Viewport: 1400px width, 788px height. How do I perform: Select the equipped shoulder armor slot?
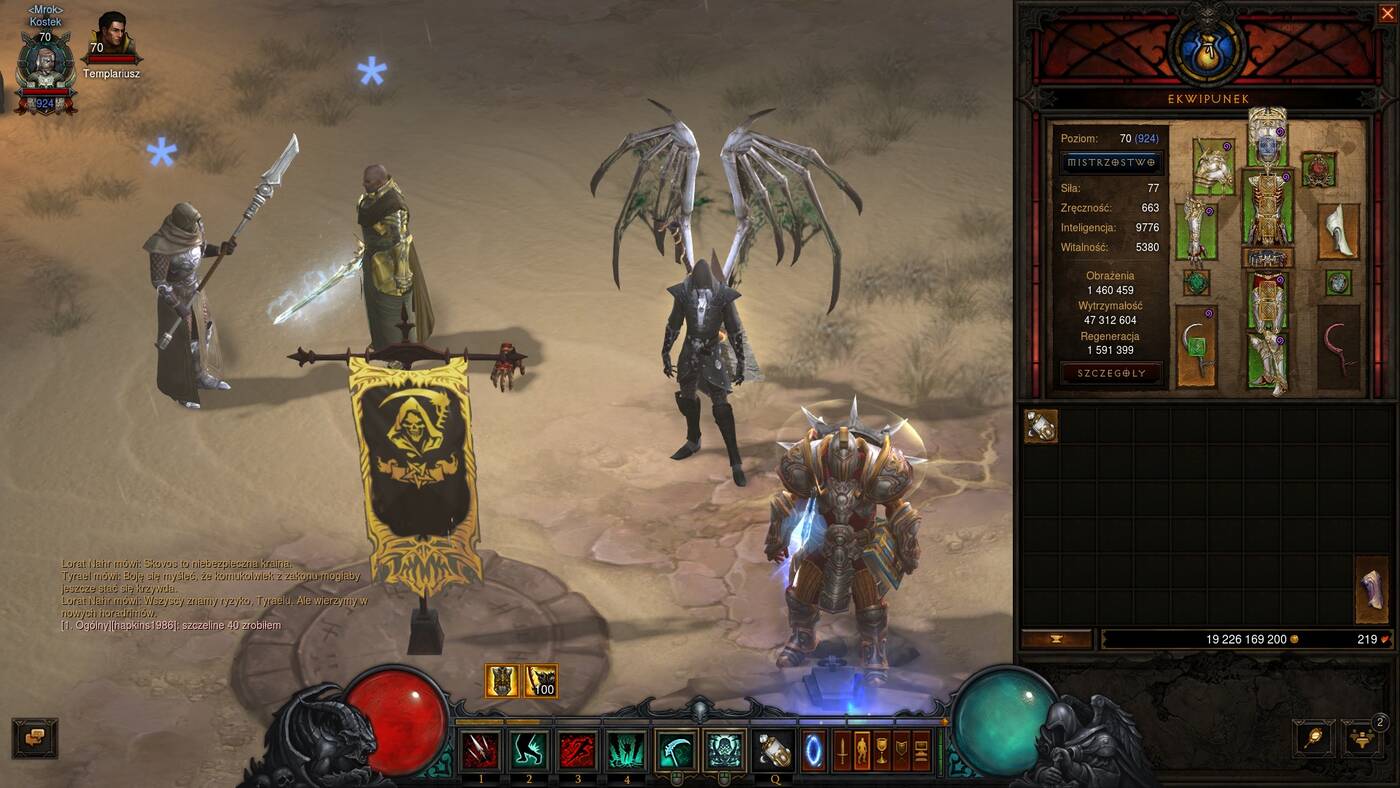point(1213,166)
